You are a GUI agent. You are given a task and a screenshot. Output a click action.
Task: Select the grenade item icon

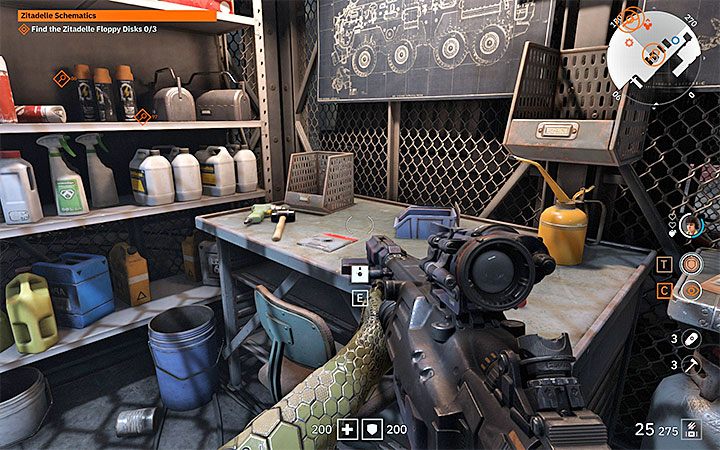pyautogui.click(x=692, y=339)
